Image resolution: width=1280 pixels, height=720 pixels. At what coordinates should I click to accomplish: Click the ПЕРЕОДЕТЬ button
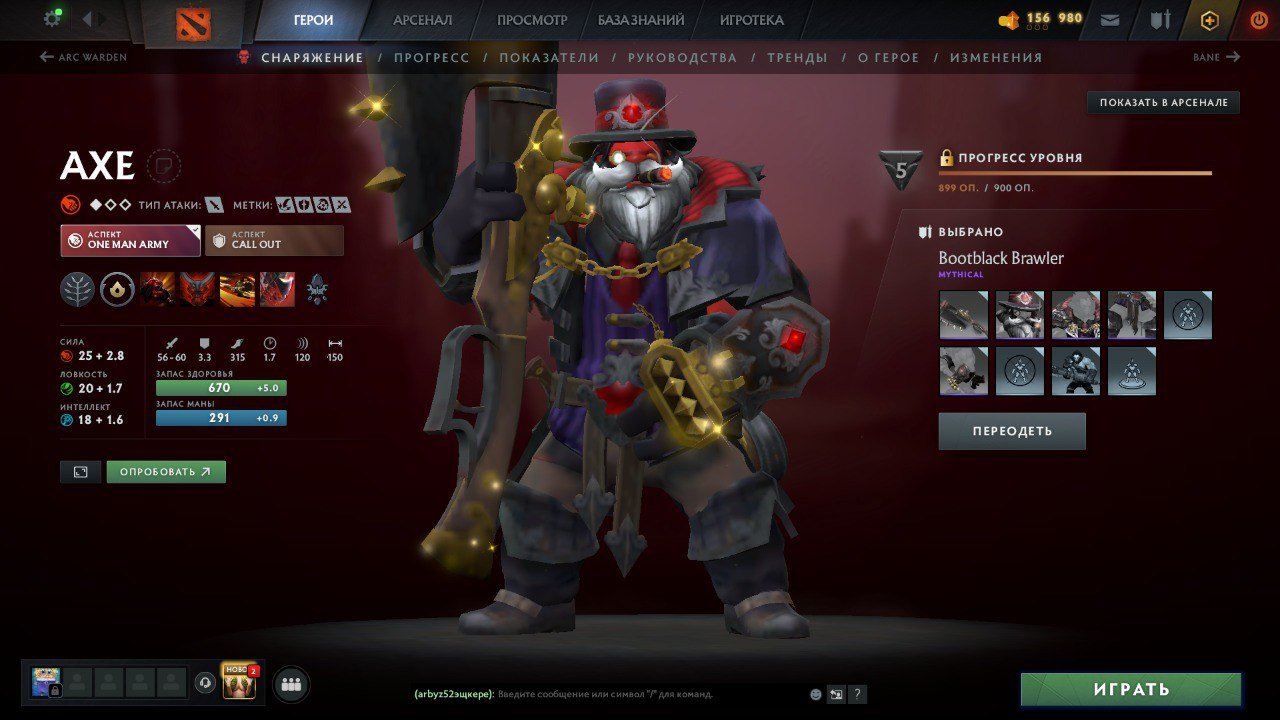(x=1011, y=431)
